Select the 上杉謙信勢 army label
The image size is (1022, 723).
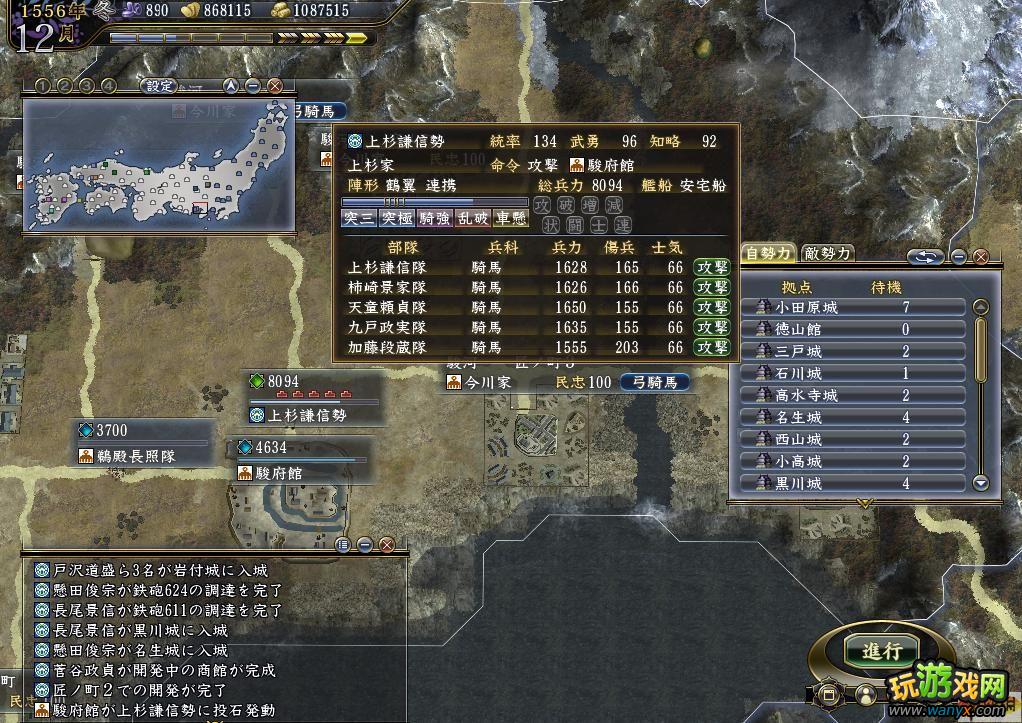coord(312,415)
